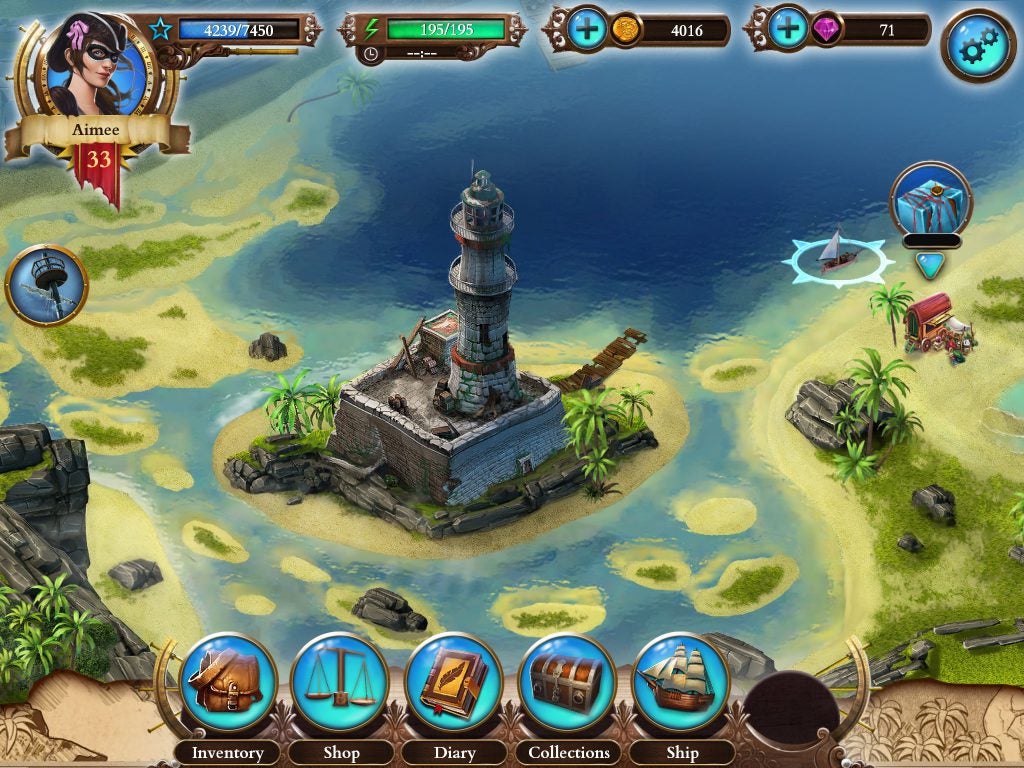
Task: Open the Shop scales button
Action: click(x=340, y=682)
